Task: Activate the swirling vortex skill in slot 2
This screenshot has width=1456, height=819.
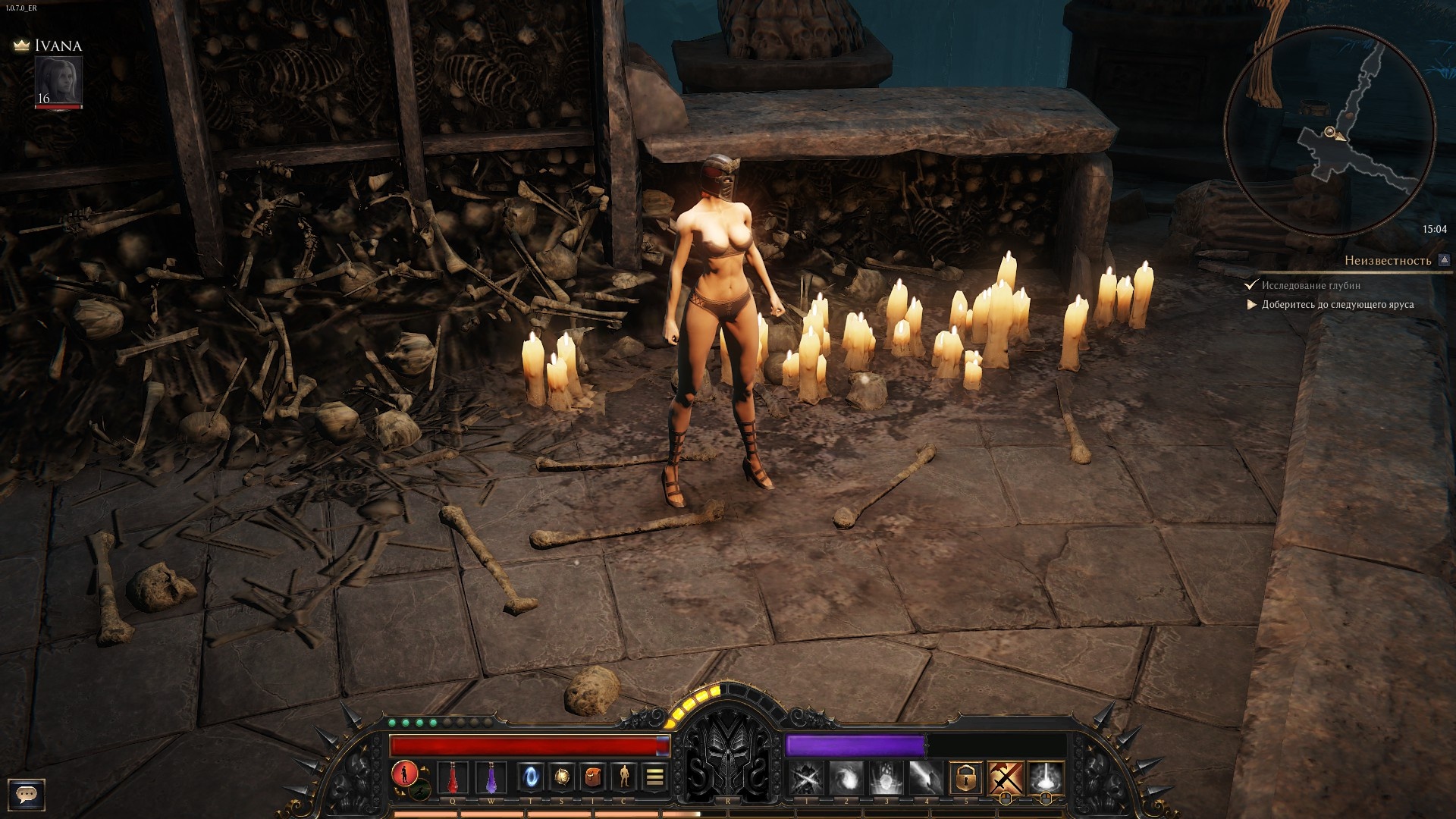Action: (x=846, y=778)
